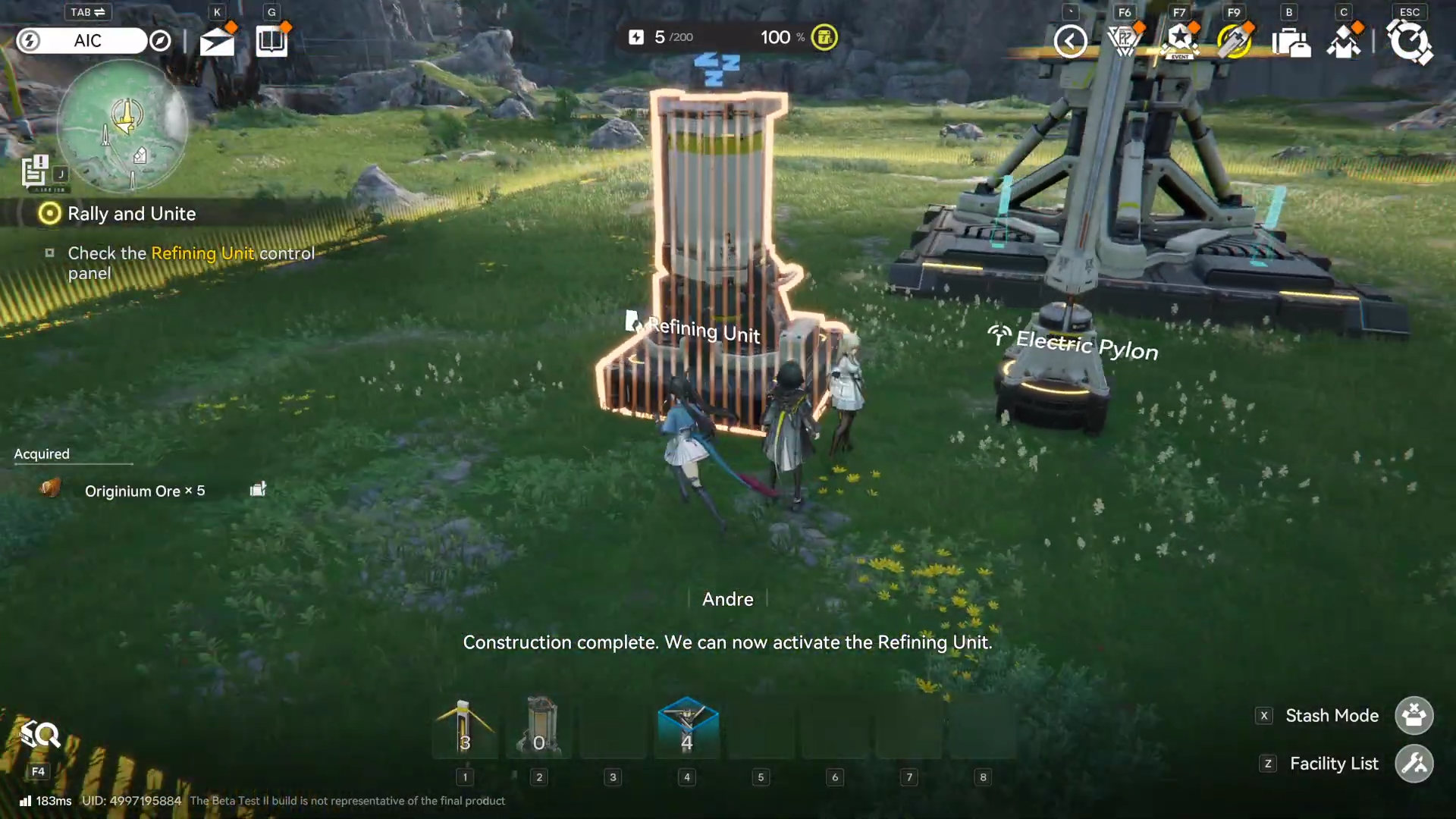Open the open-book guide icon
This screenshot has width=1456, height=819.
[x=271, y=42]
